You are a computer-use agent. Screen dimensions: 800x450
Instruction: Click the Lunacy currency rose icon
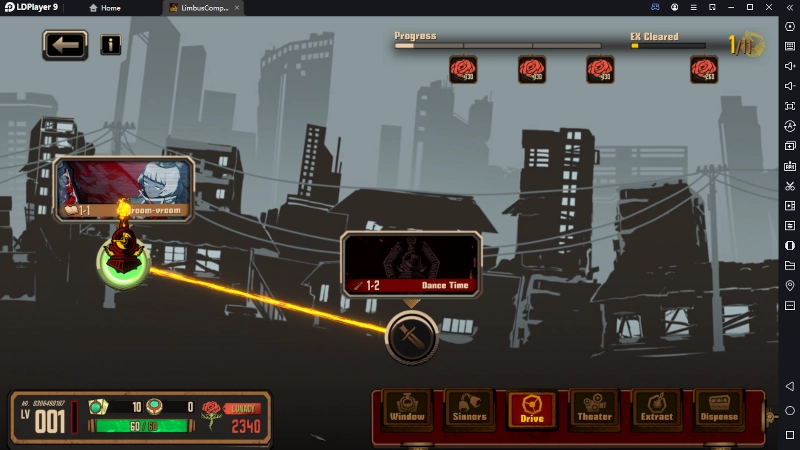211,412
